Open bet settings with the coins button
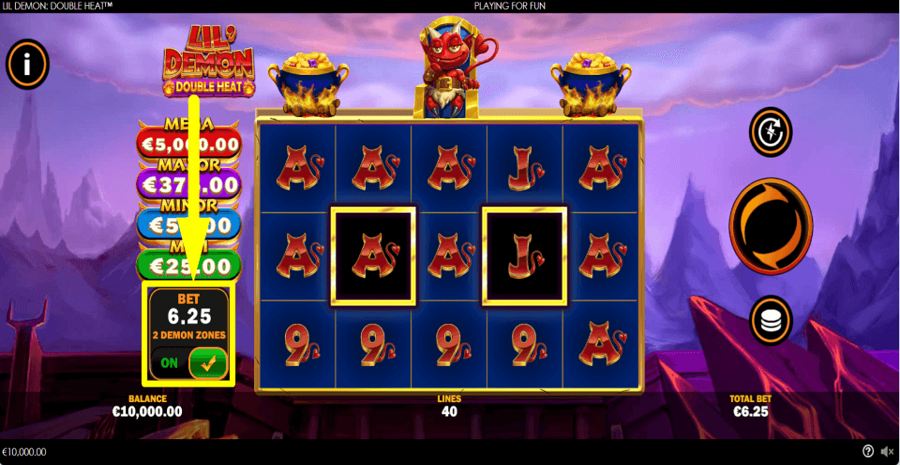 click(770, 320)
